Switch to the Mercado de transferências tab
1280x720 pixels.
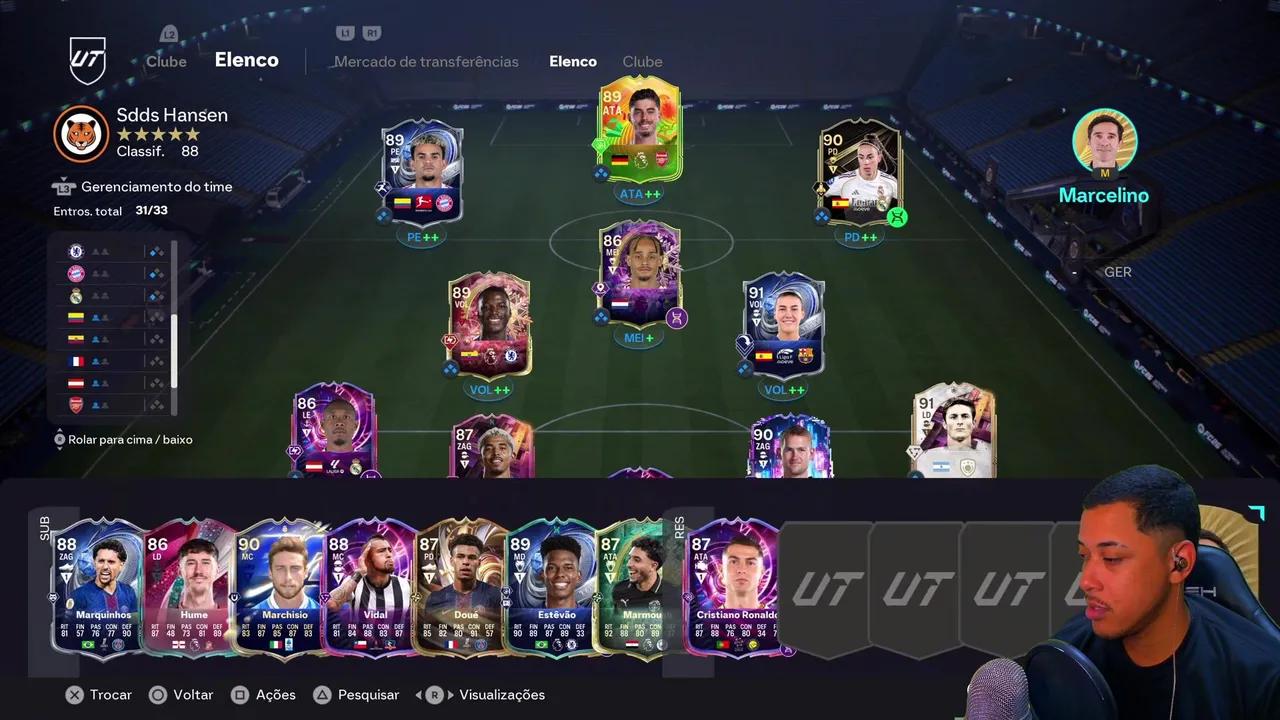(426, 61)
